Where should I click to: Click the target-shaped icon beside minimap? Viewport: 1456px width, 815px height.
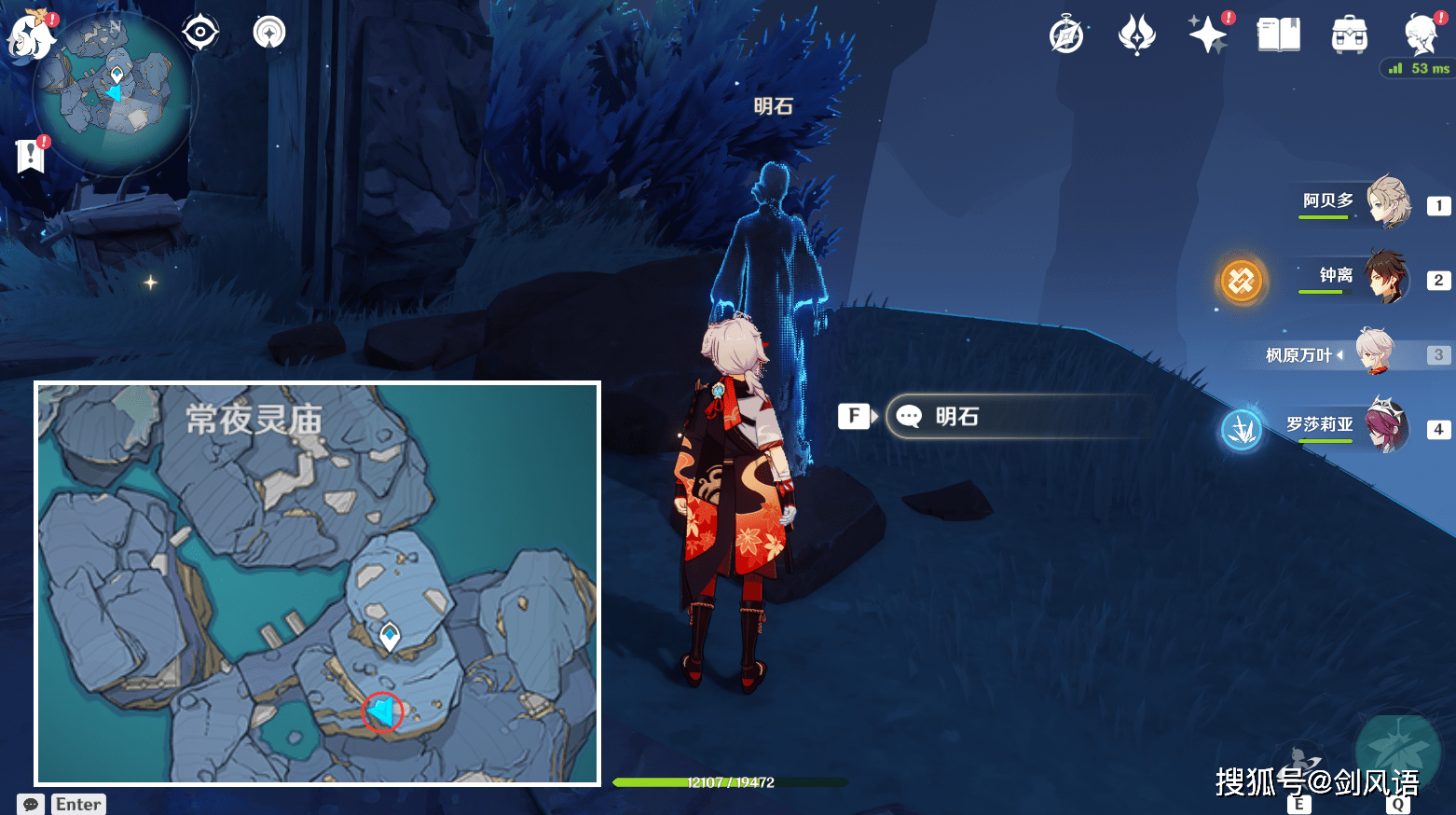pos(200,33)
